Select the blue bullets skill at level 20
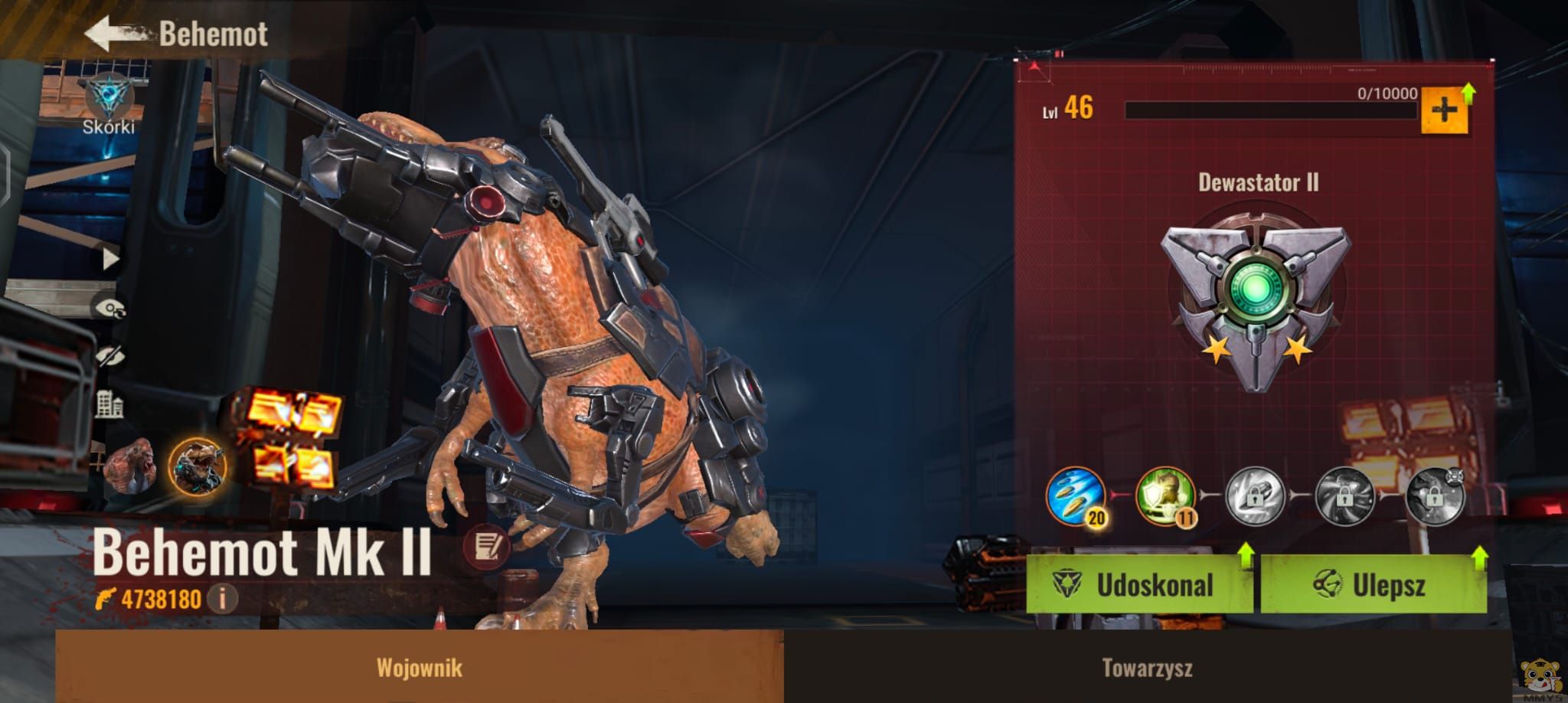 coord(1076,497)
